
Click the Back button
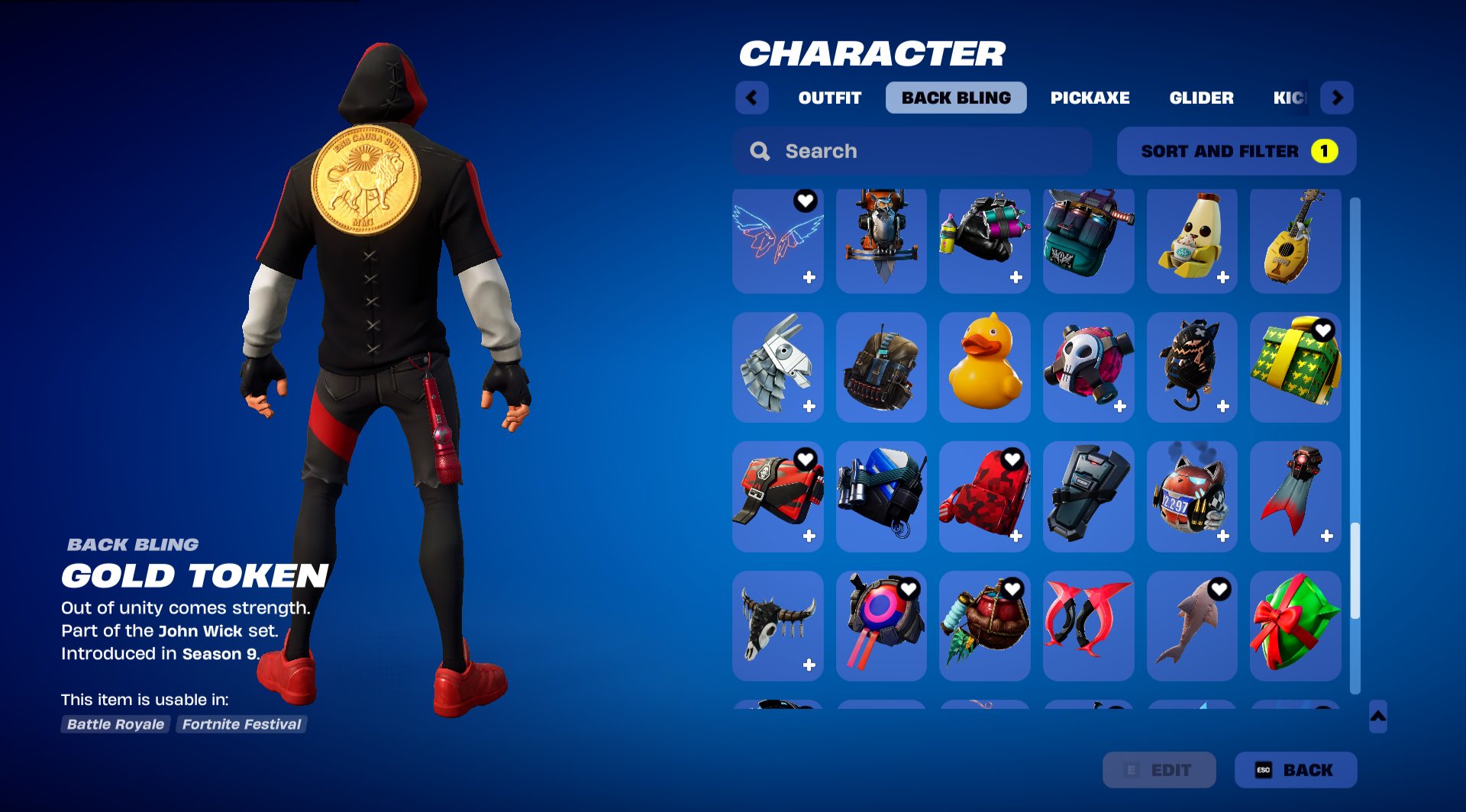1294,770
